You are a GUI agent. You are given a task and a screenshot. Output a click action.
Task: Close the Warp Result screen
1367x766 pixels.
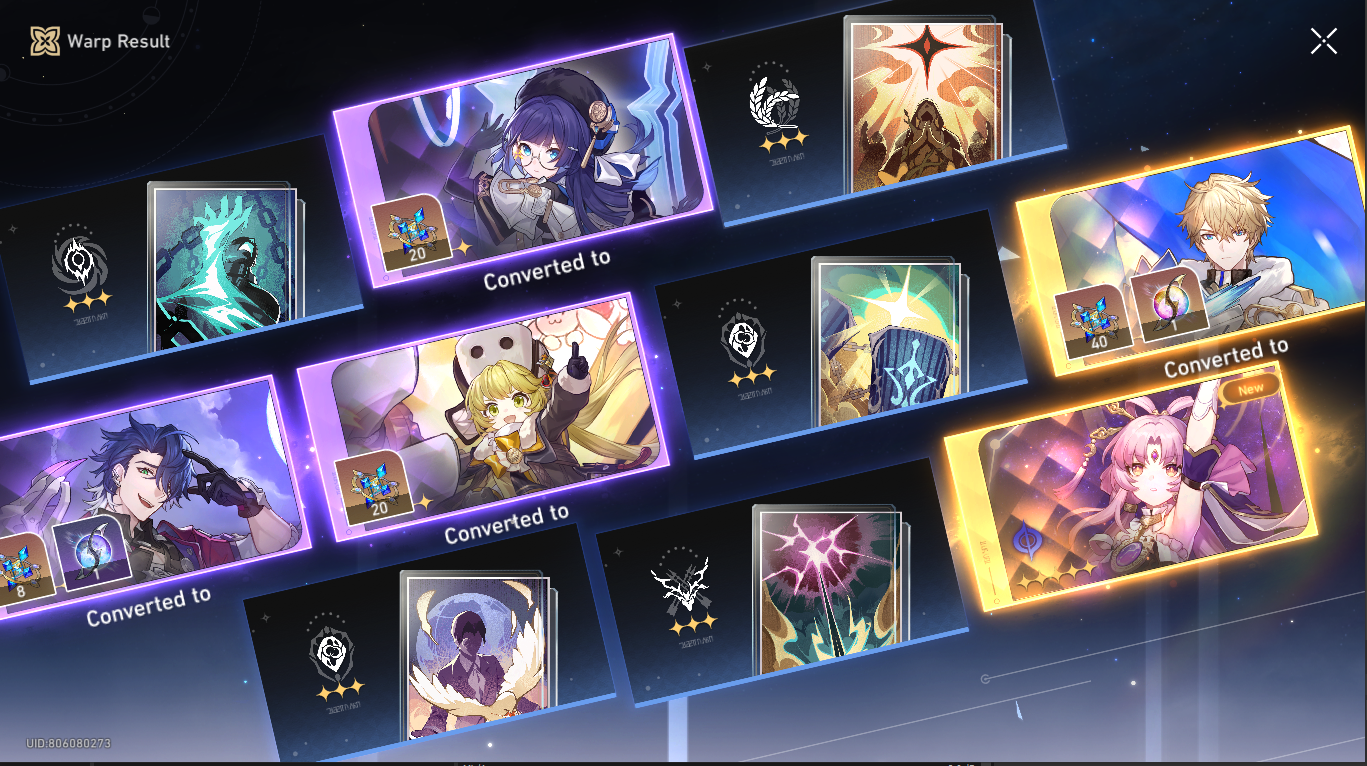[x=1323, y=41]
